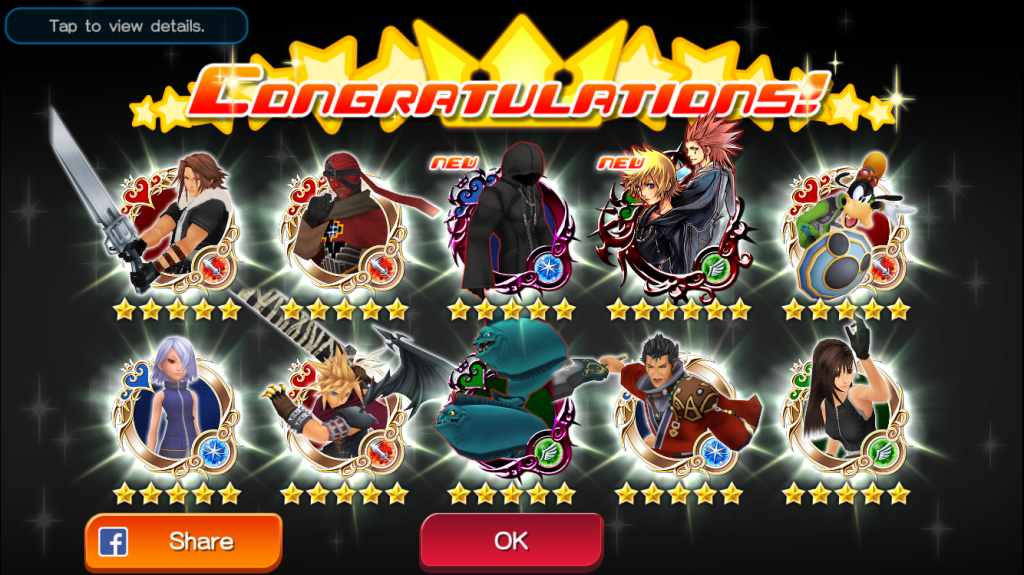
Task: Share results via the Facebook Share button
Action: coord(183,542)
